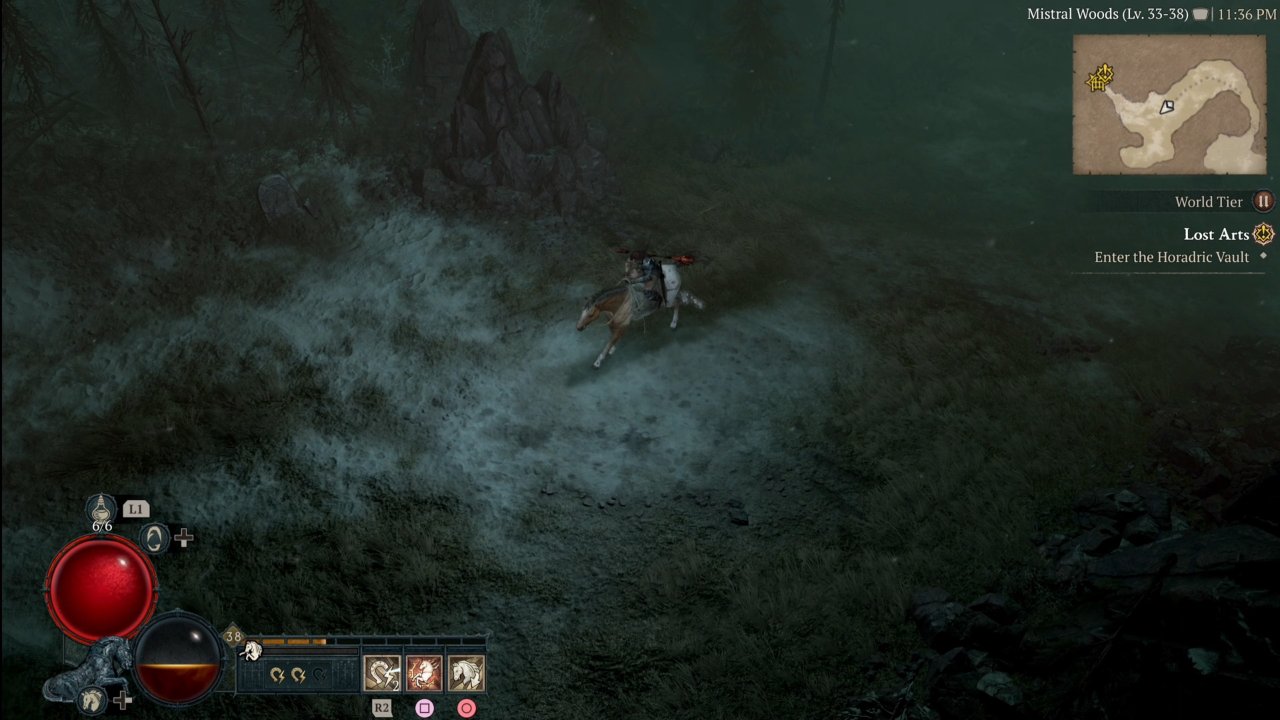Open the Lost Arts quest tracker

pyautogui.click(x=1216, y=234)
